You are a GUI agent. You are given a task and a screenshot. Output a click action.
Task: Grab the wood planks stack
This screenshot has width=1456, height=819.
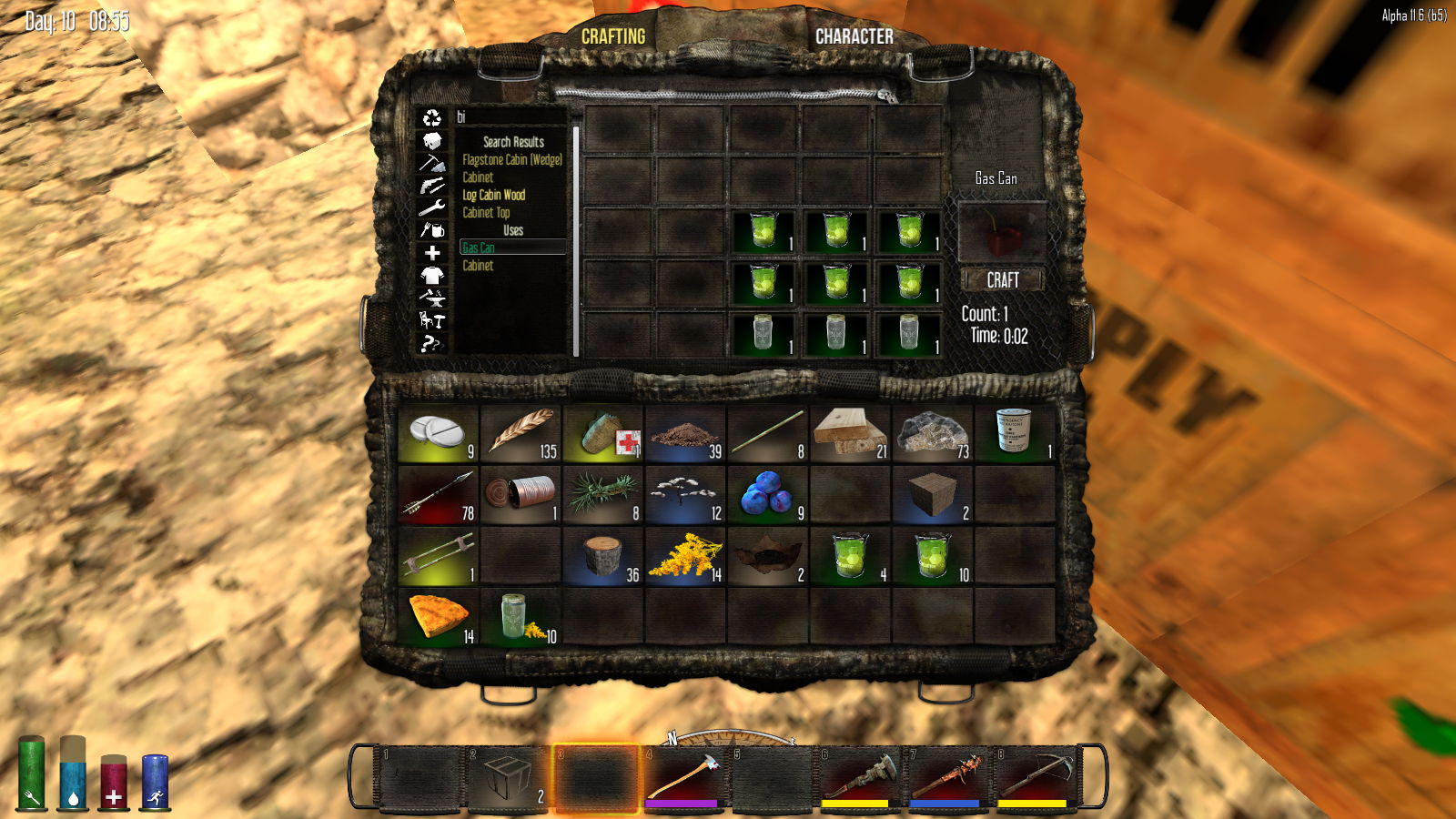(849, 432)
